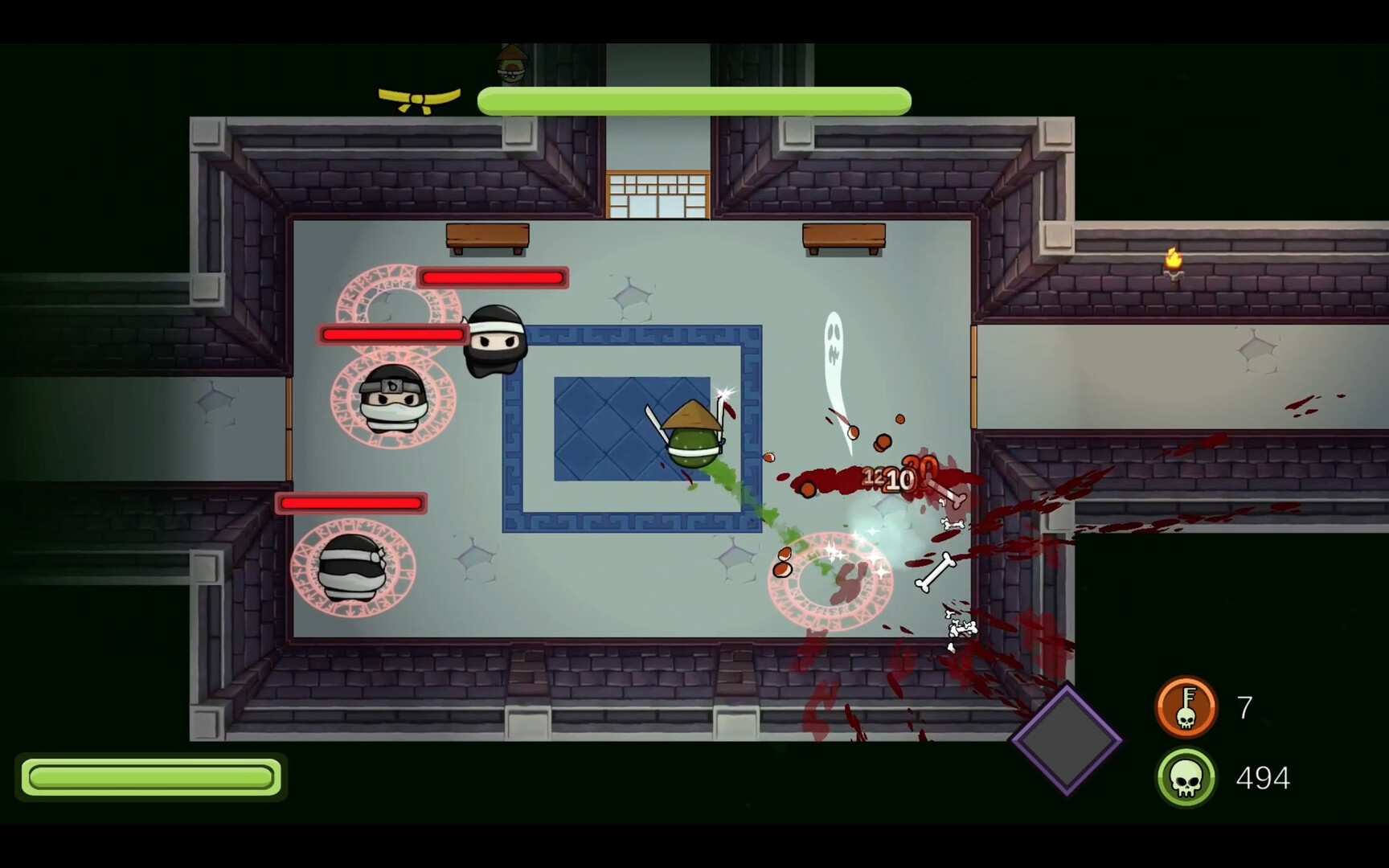Click the kill count number 494

click(x=1262, y=776)
